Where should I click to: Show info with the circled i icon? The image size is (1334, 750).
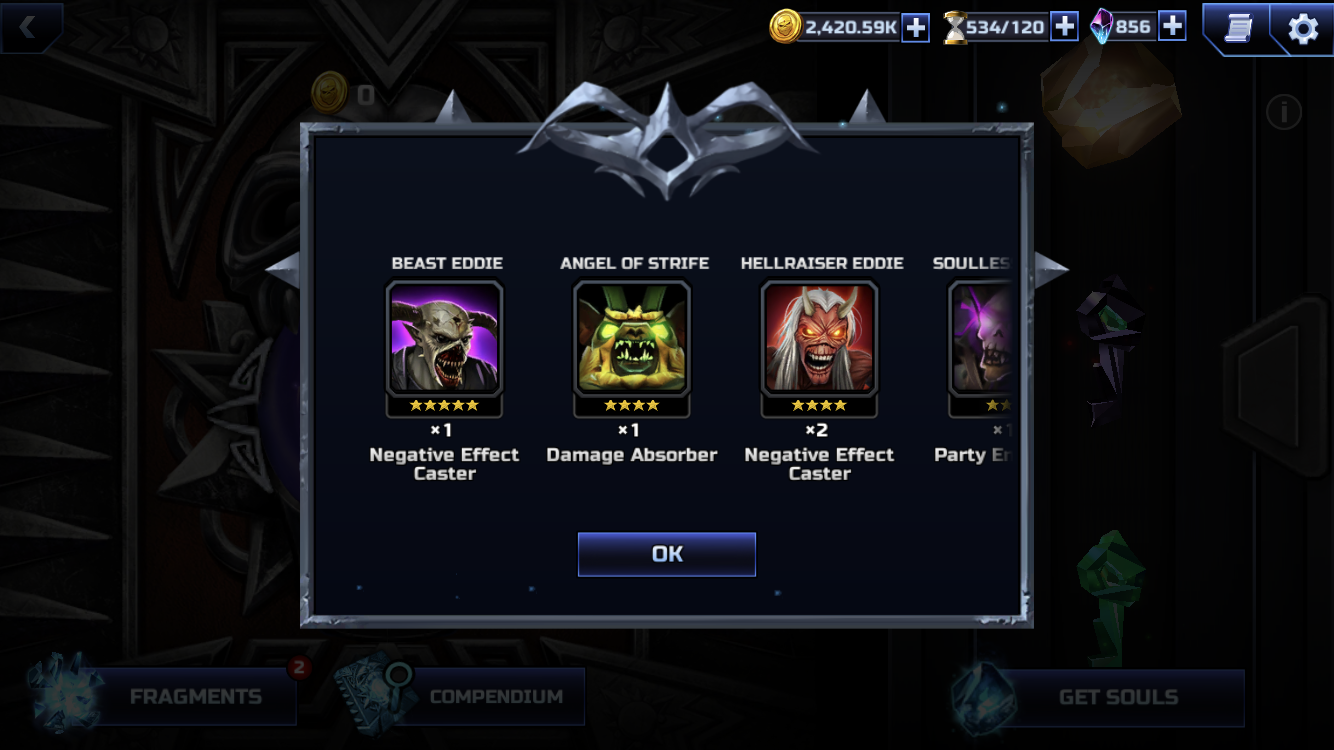[x=1284, y=112]
